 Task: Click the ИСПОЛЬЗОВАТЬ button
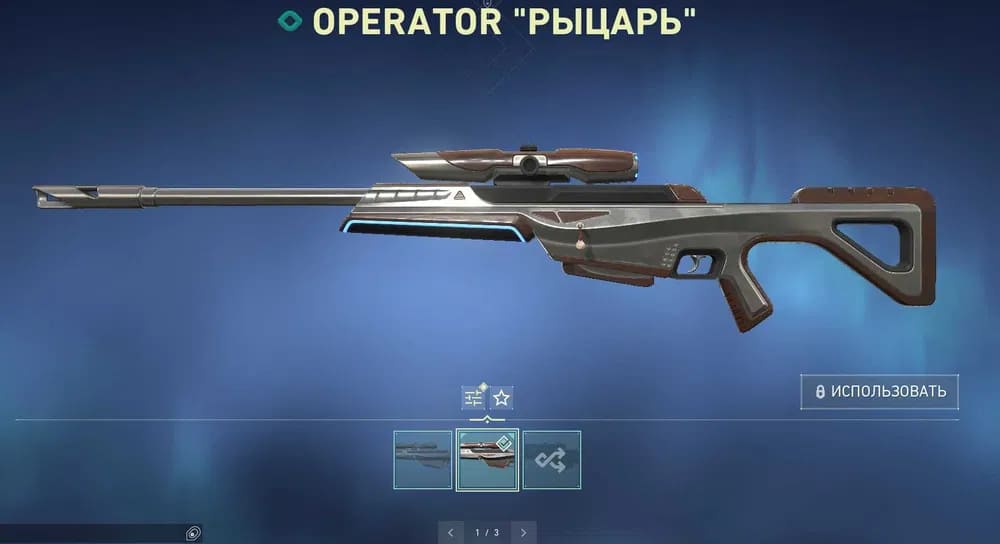[x=879, y=392]
